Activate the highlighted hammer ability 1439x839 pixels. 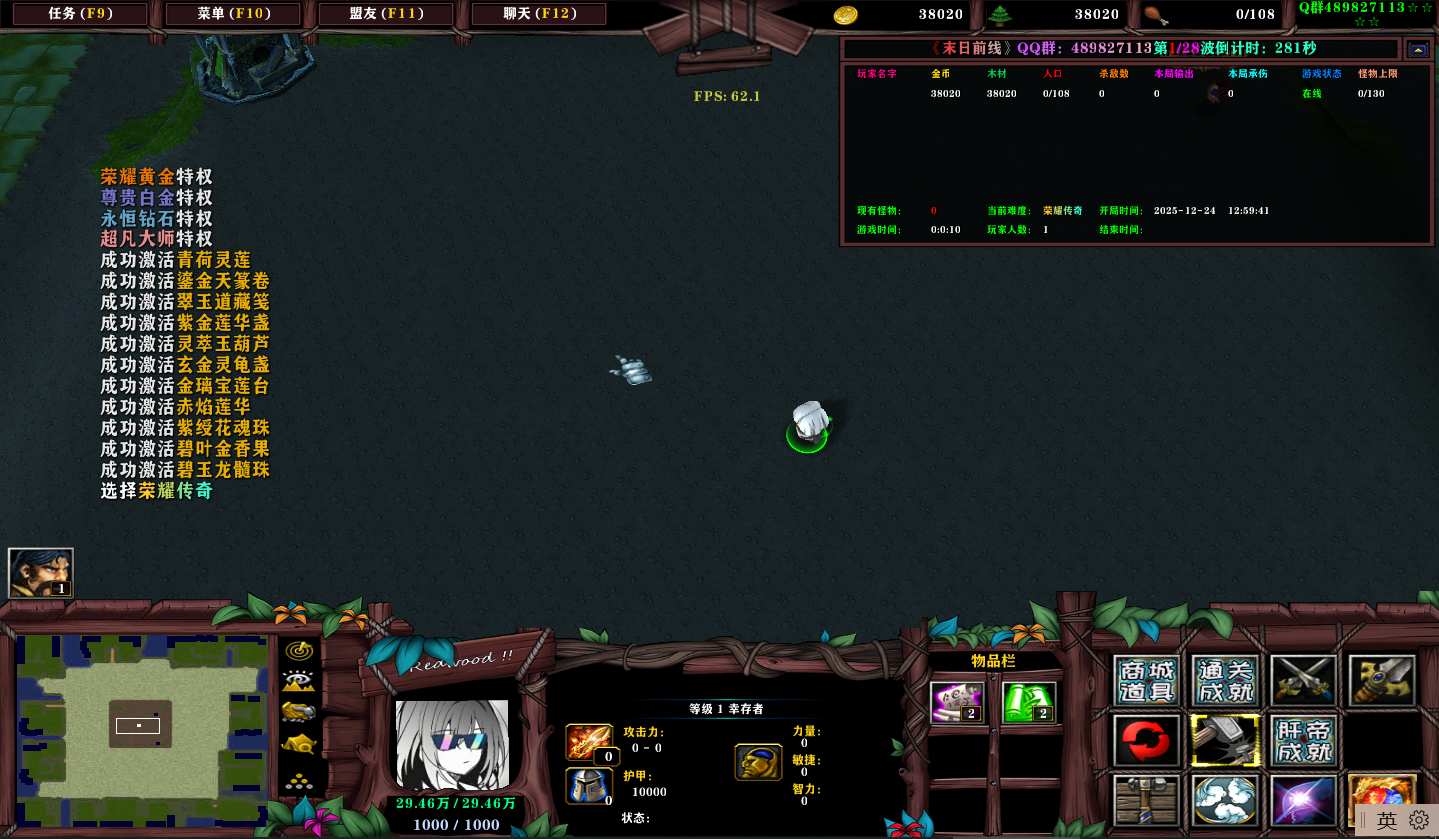(1225, 741)
